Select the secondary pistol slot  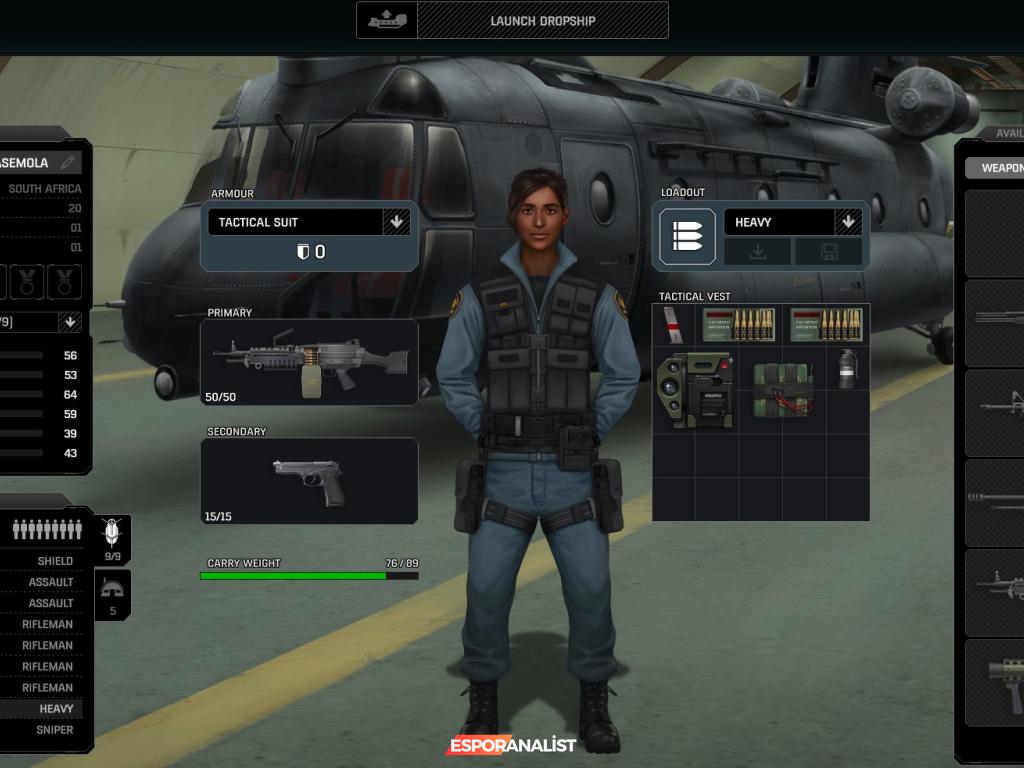pyautogui.click(x=309, y=481)
